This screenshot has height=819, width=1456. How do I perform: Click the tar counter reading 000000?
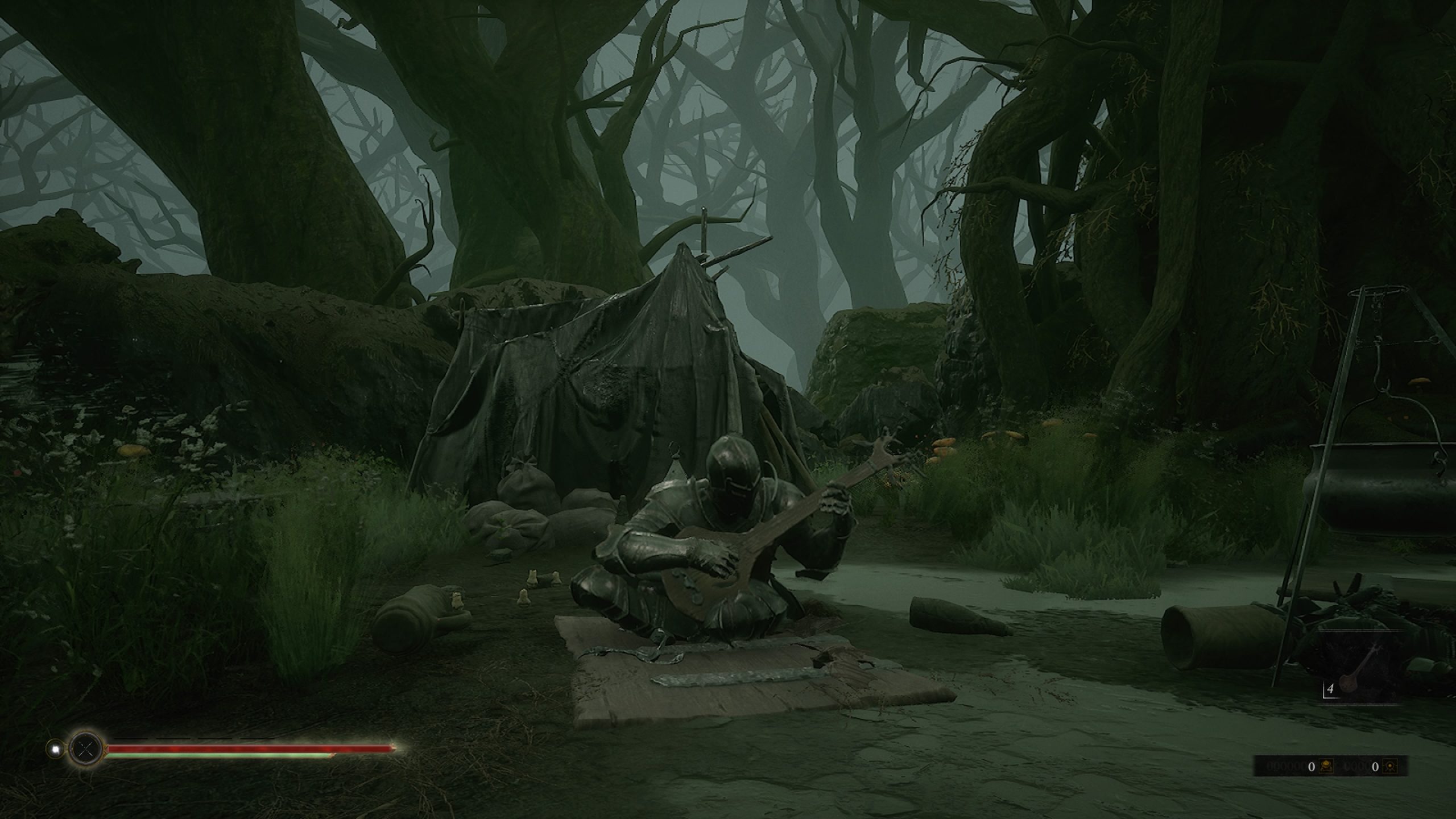[1287, 767]
